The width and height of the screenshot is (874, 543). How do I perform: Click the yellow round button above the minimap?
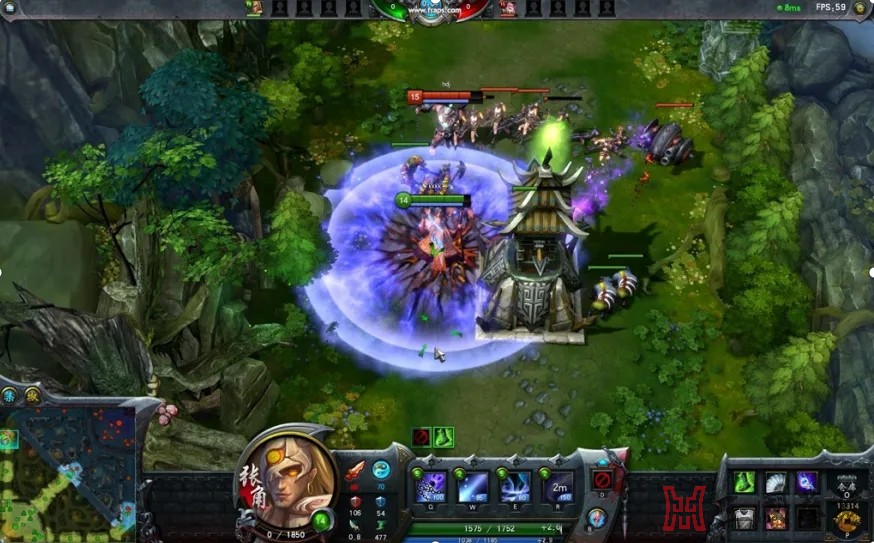(x=31, y=397)
